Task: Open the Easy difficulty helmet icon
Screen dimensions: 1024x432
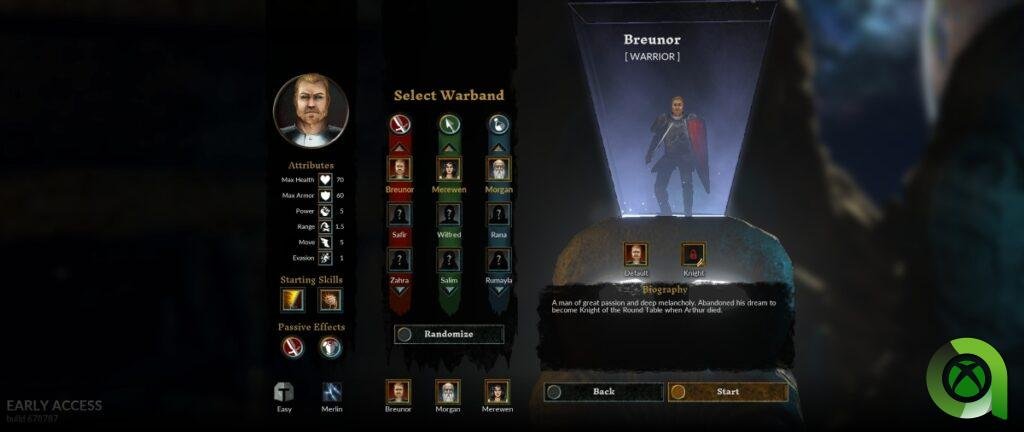Action: pos(284,392)
